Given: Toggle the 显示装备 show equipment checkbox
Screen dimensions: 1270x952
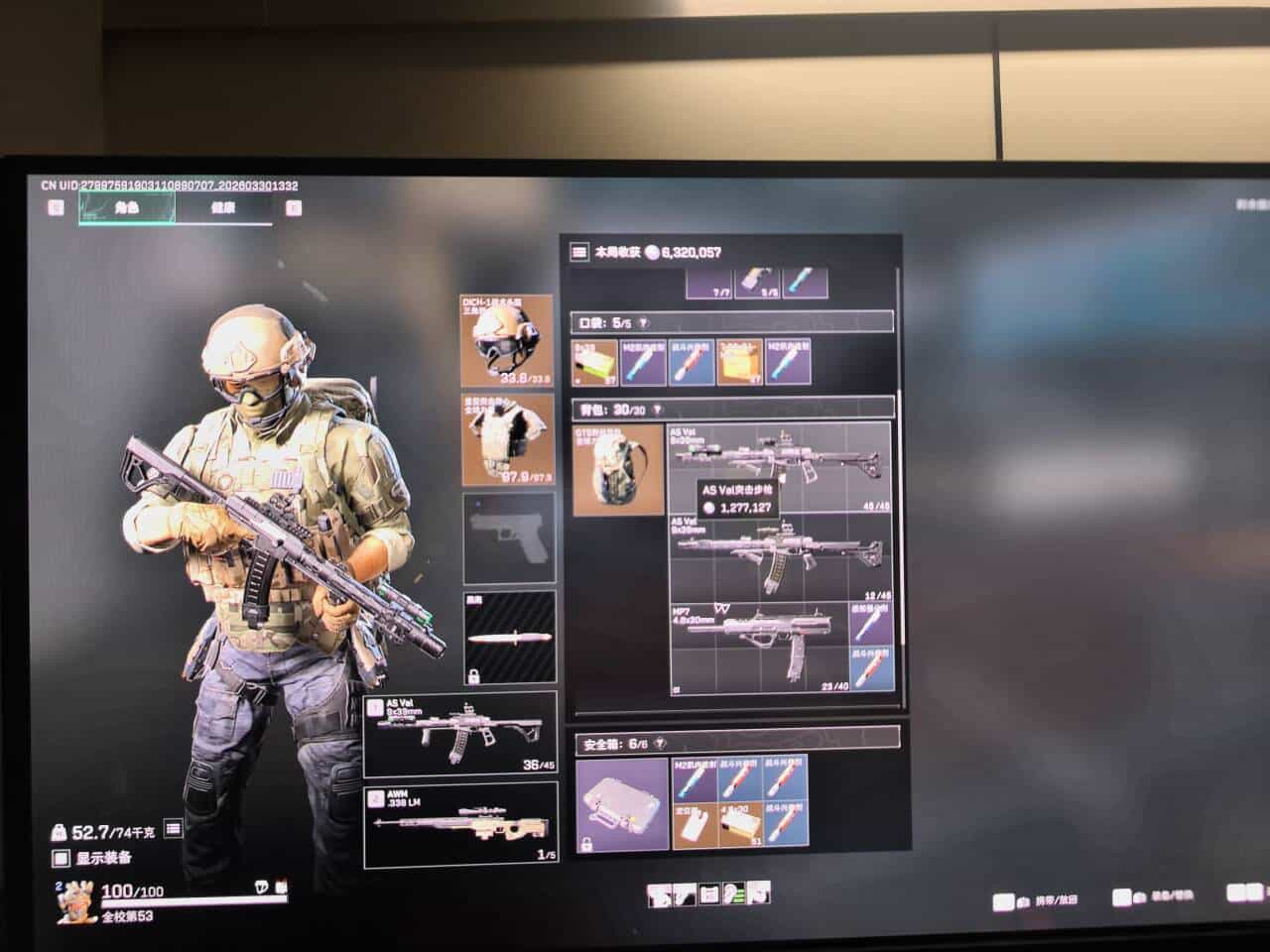Looking at the screenshot, I should 62,859.
